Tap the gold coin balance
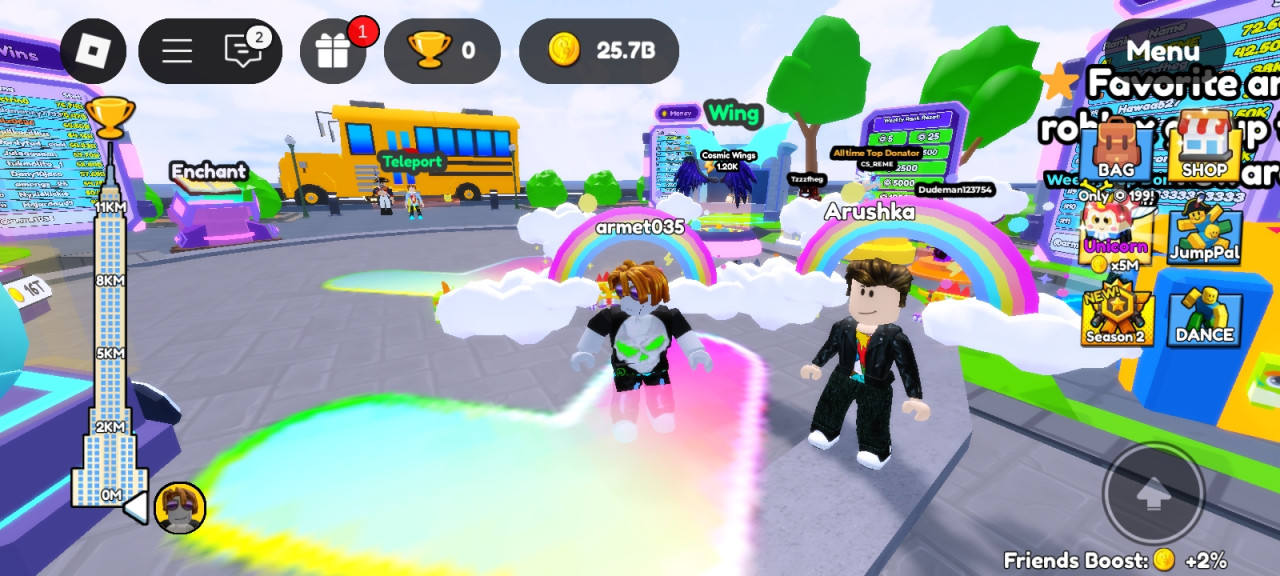Screen dimensions: 1280x576 [x=599, y=51]
